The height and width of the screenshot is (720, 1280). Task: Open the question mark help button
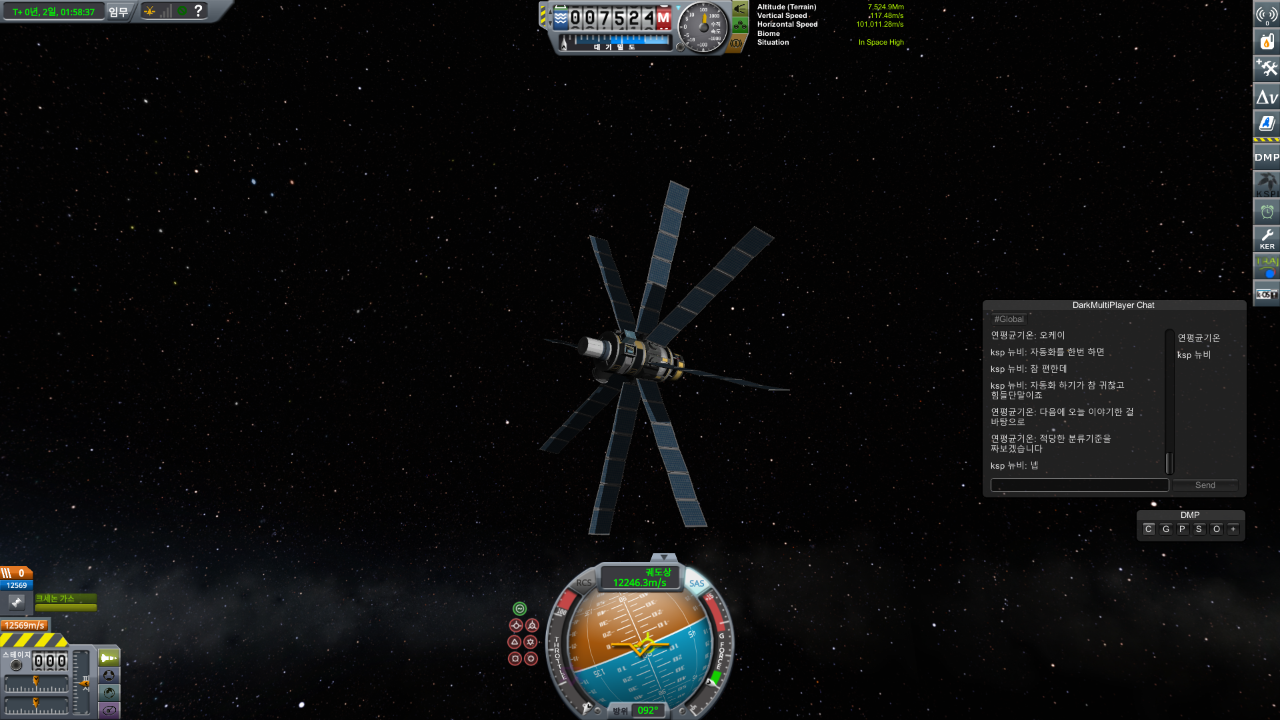tap(199, 11)
